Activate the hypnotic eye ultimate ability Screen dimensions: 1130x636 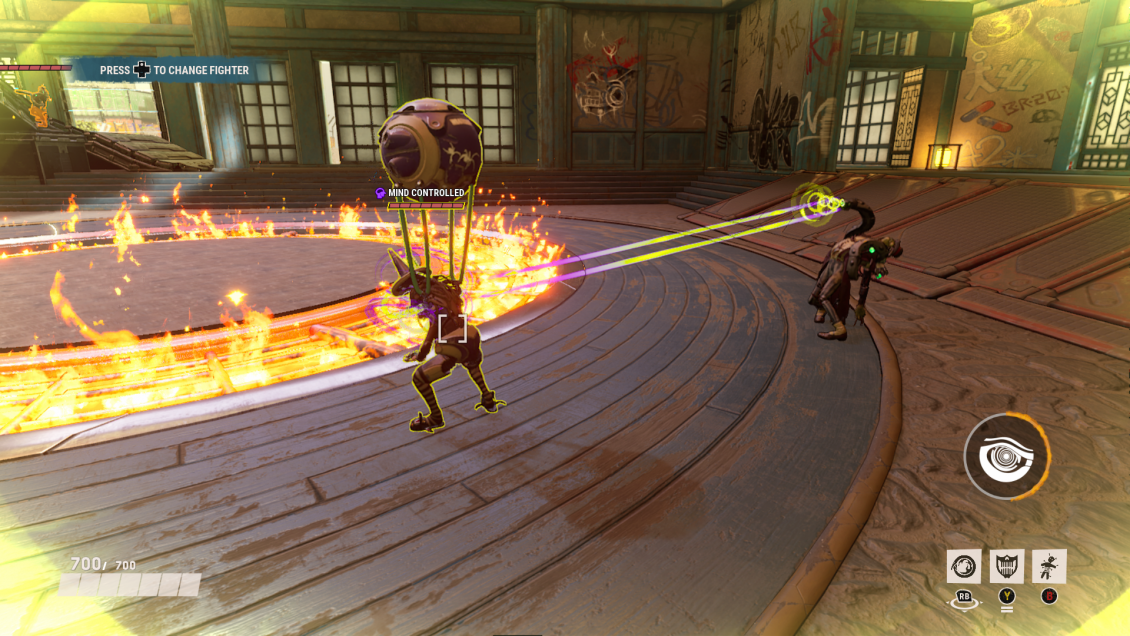[x=1006, y=457]
